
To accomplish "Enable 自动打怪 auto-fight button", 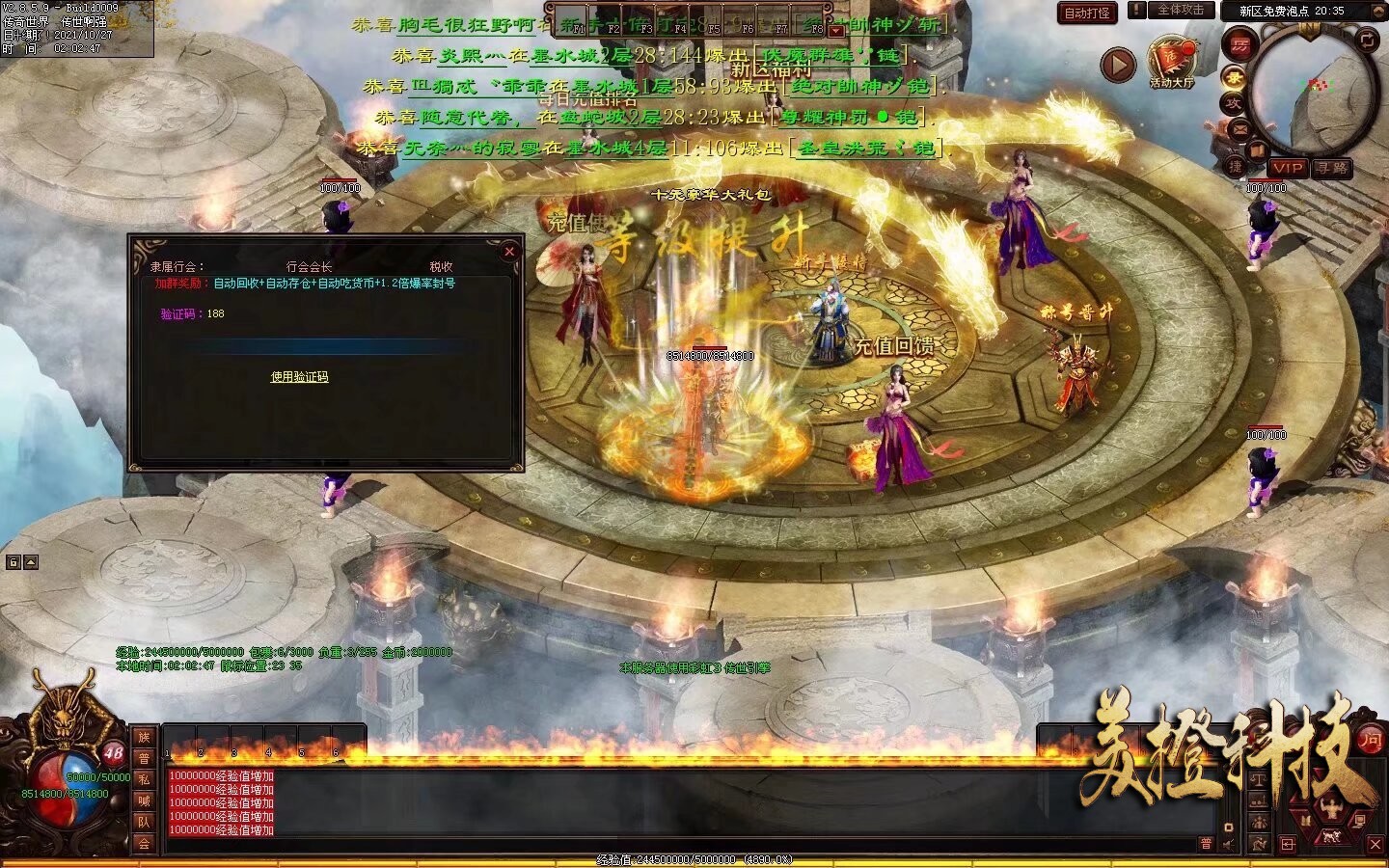I will (1086, 13).
